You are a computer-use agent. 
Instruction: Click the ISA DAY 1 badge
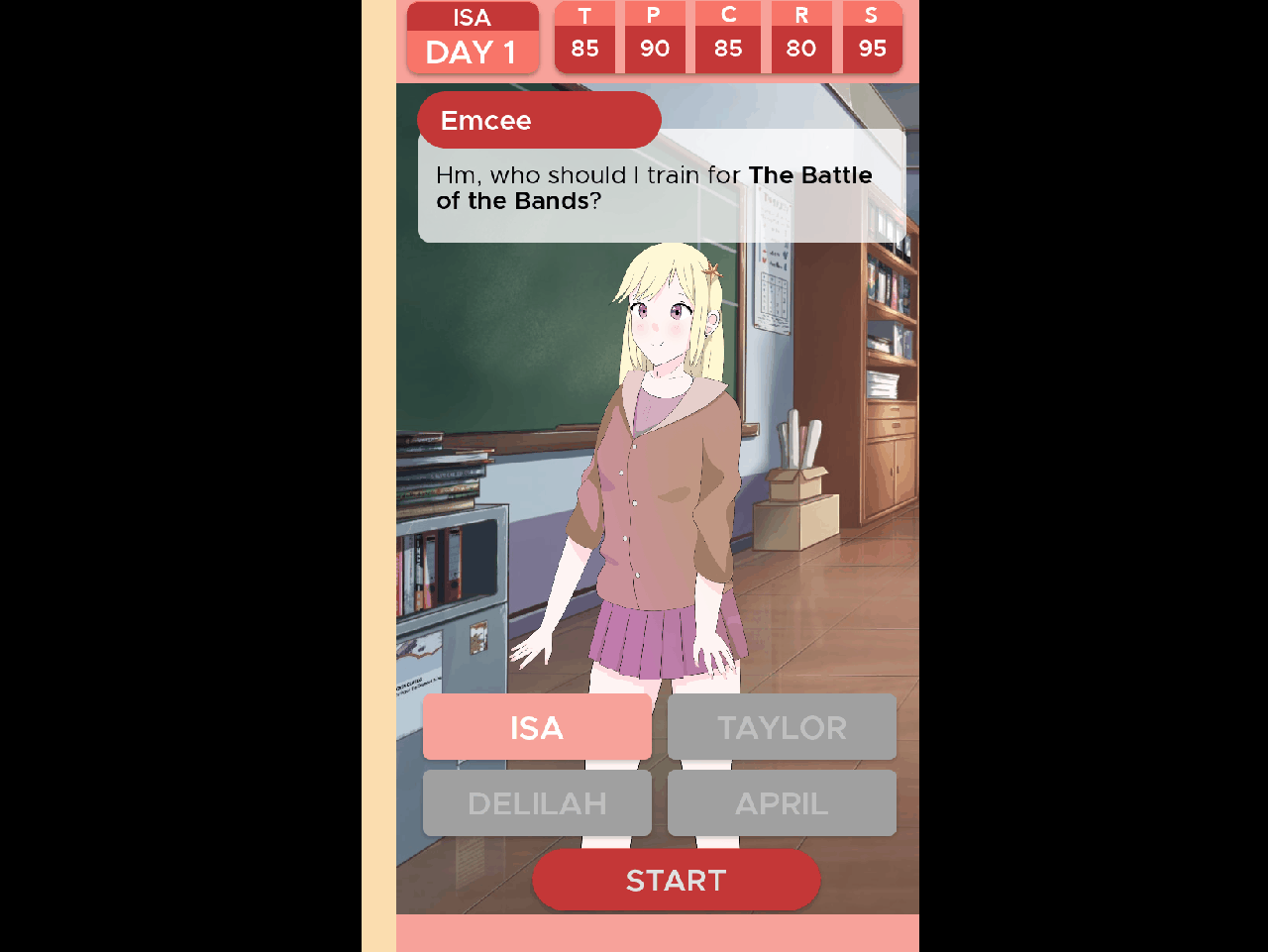[x=473, y=38]
